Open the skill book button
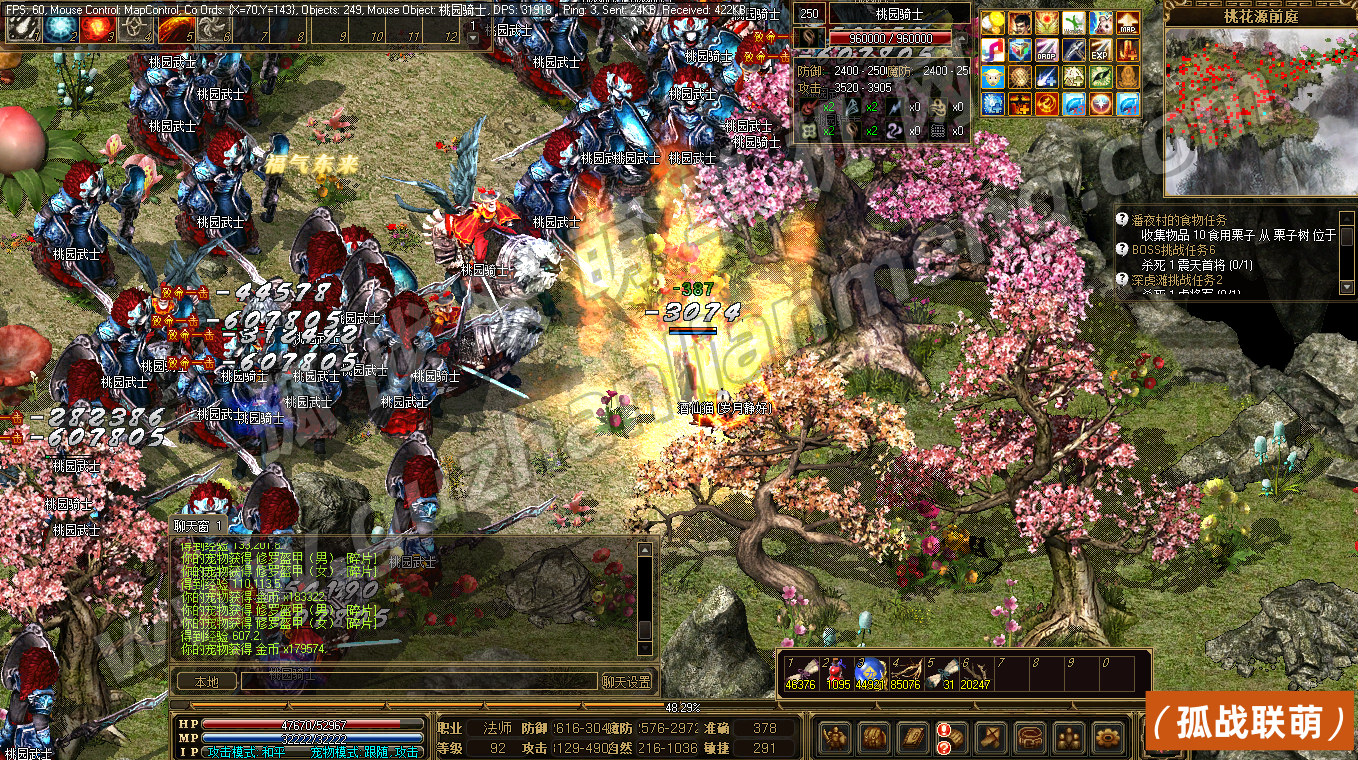The width and height of the screenshot is (1358, 760). click(x=912, y=739)
